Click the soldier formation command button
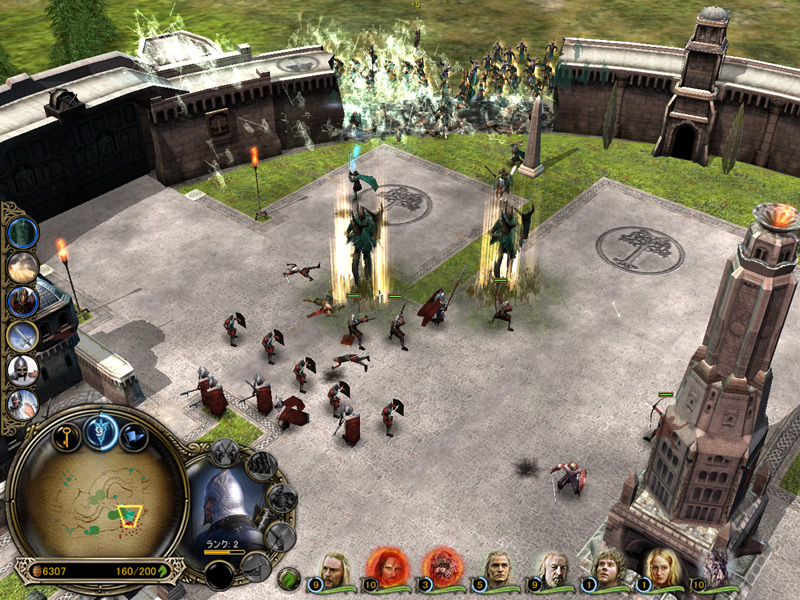This screenshot has width=800, height=600. point(261,465)
